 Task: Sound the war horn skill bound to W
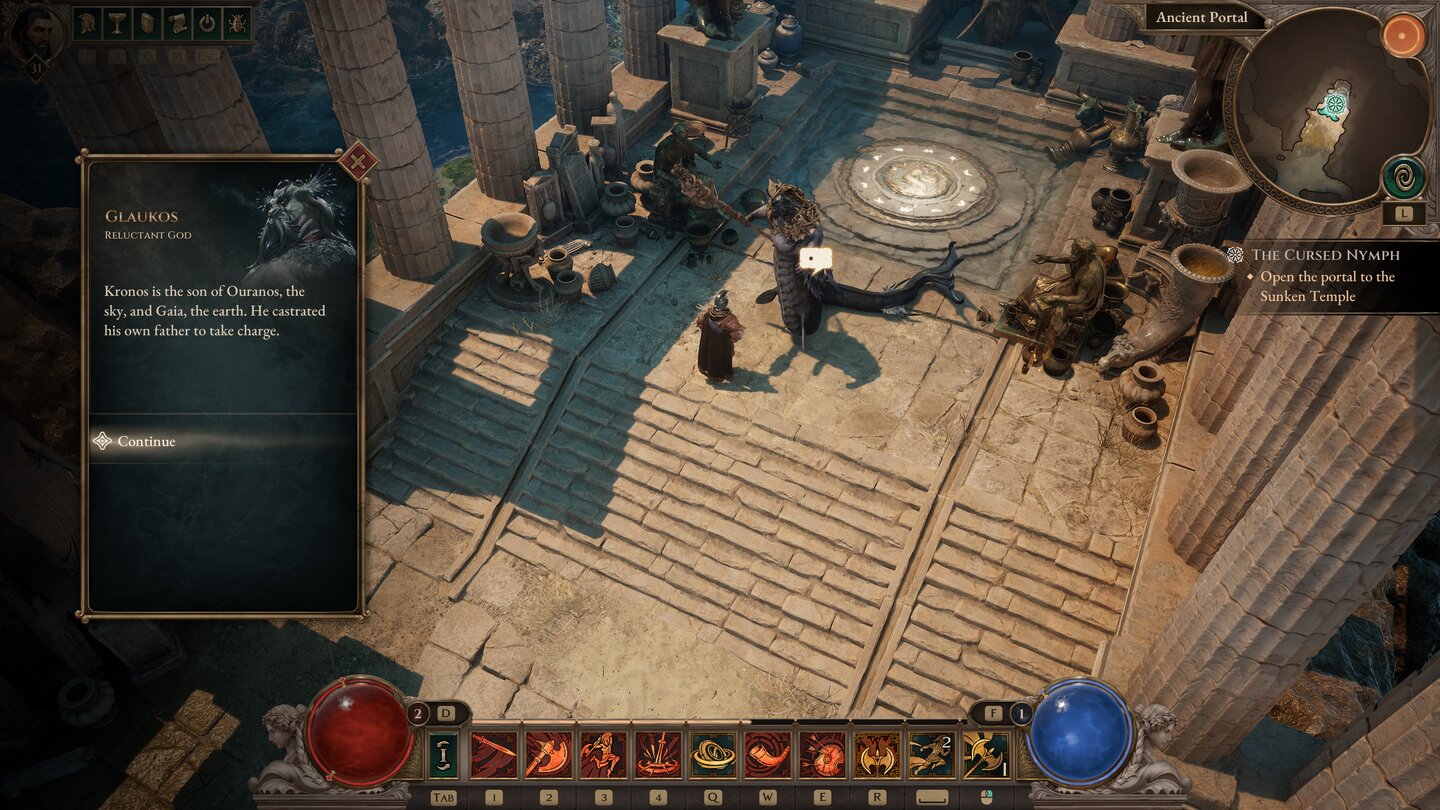click(767, 755)
